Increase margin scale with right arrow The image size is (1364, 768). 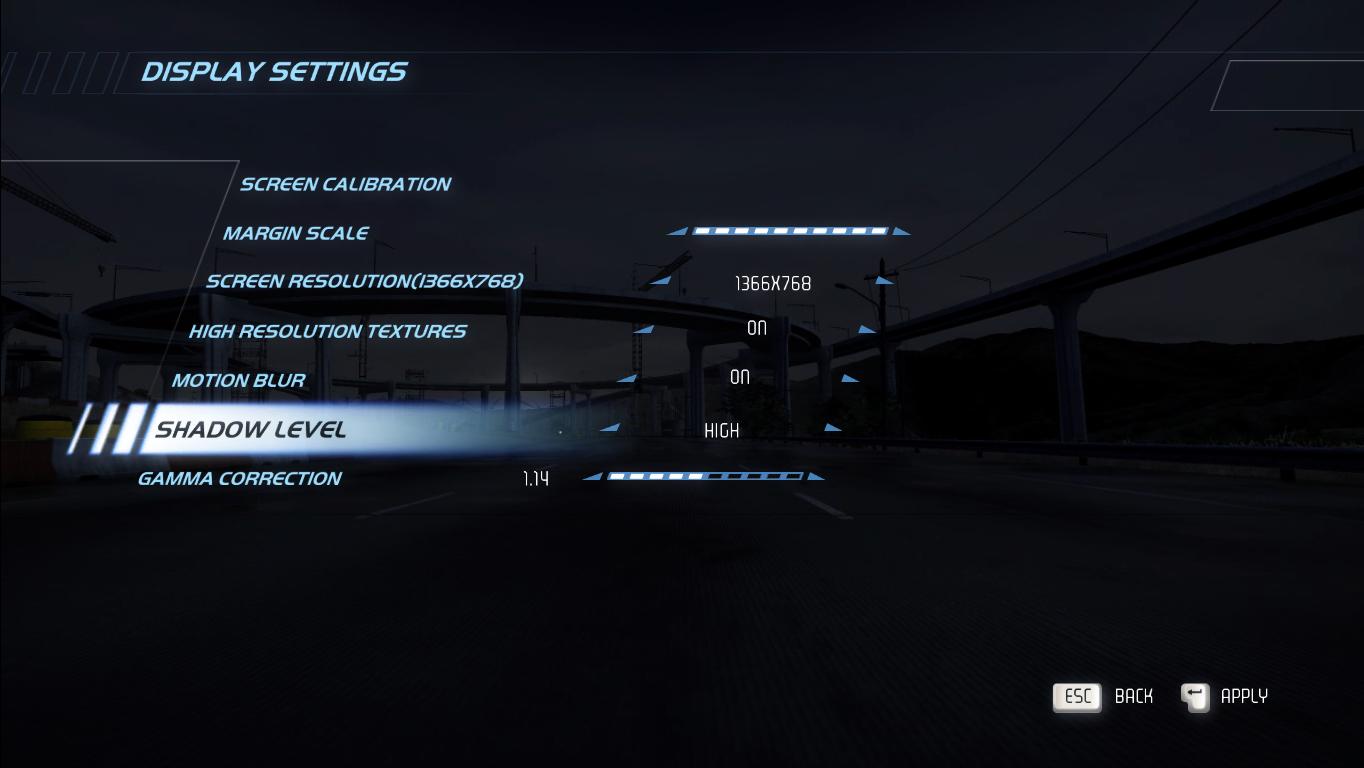[901, 231]
